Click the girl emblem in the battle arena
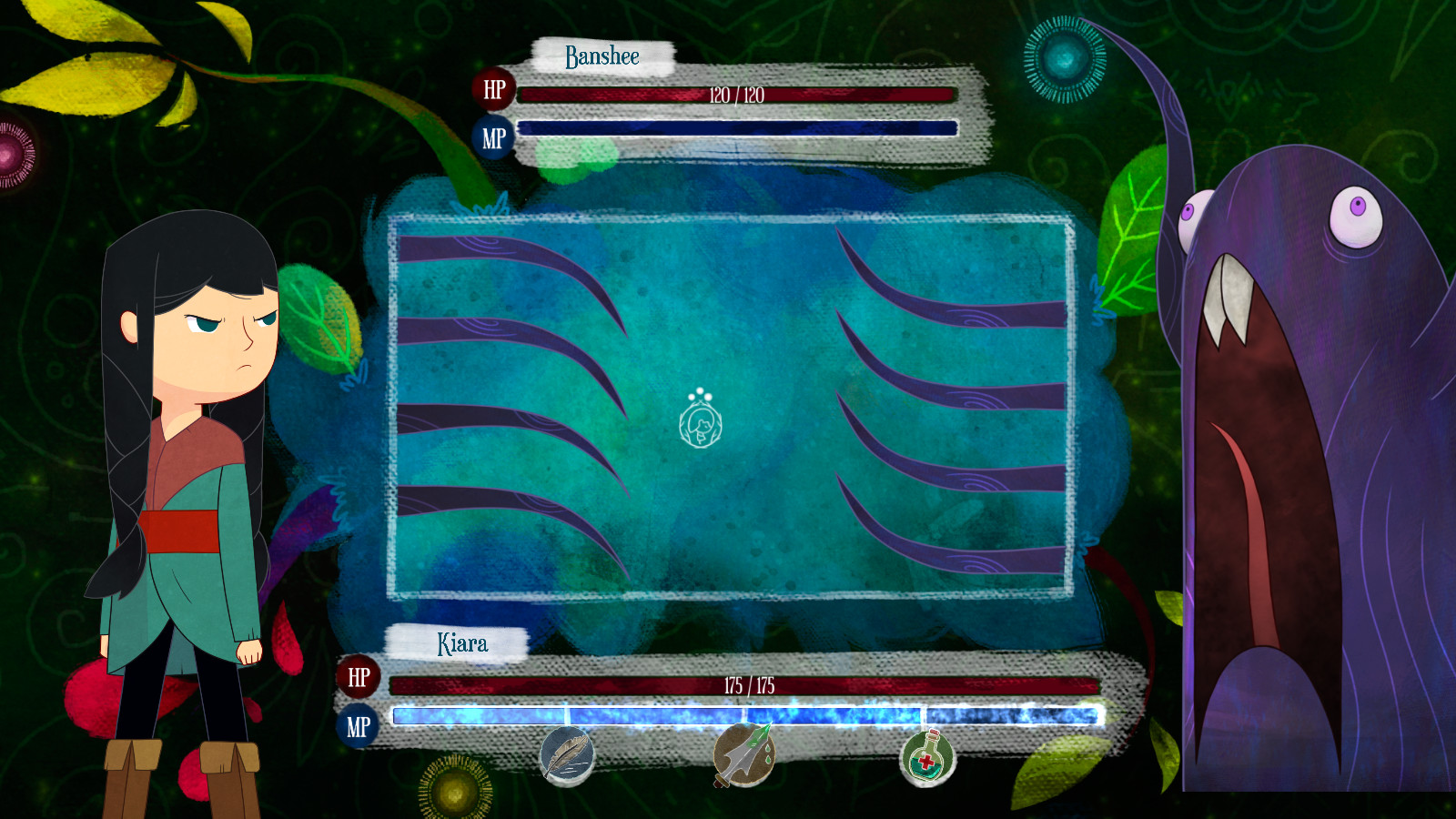The height and width of the screenshot is (819, 1456). pyautogui.click(x=700, y=429)
